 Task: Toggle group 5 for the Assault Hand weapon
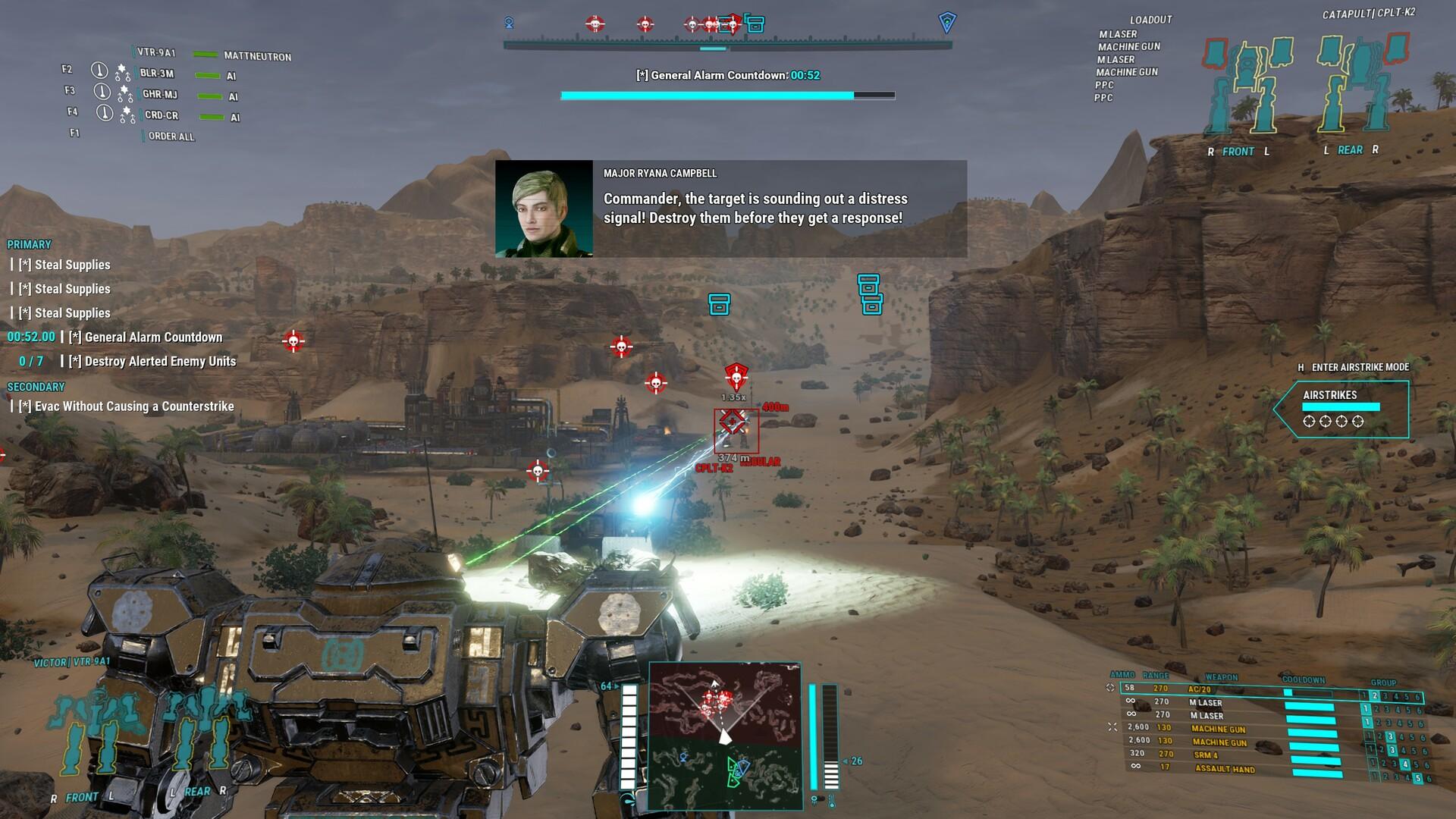click(1419, 777)
